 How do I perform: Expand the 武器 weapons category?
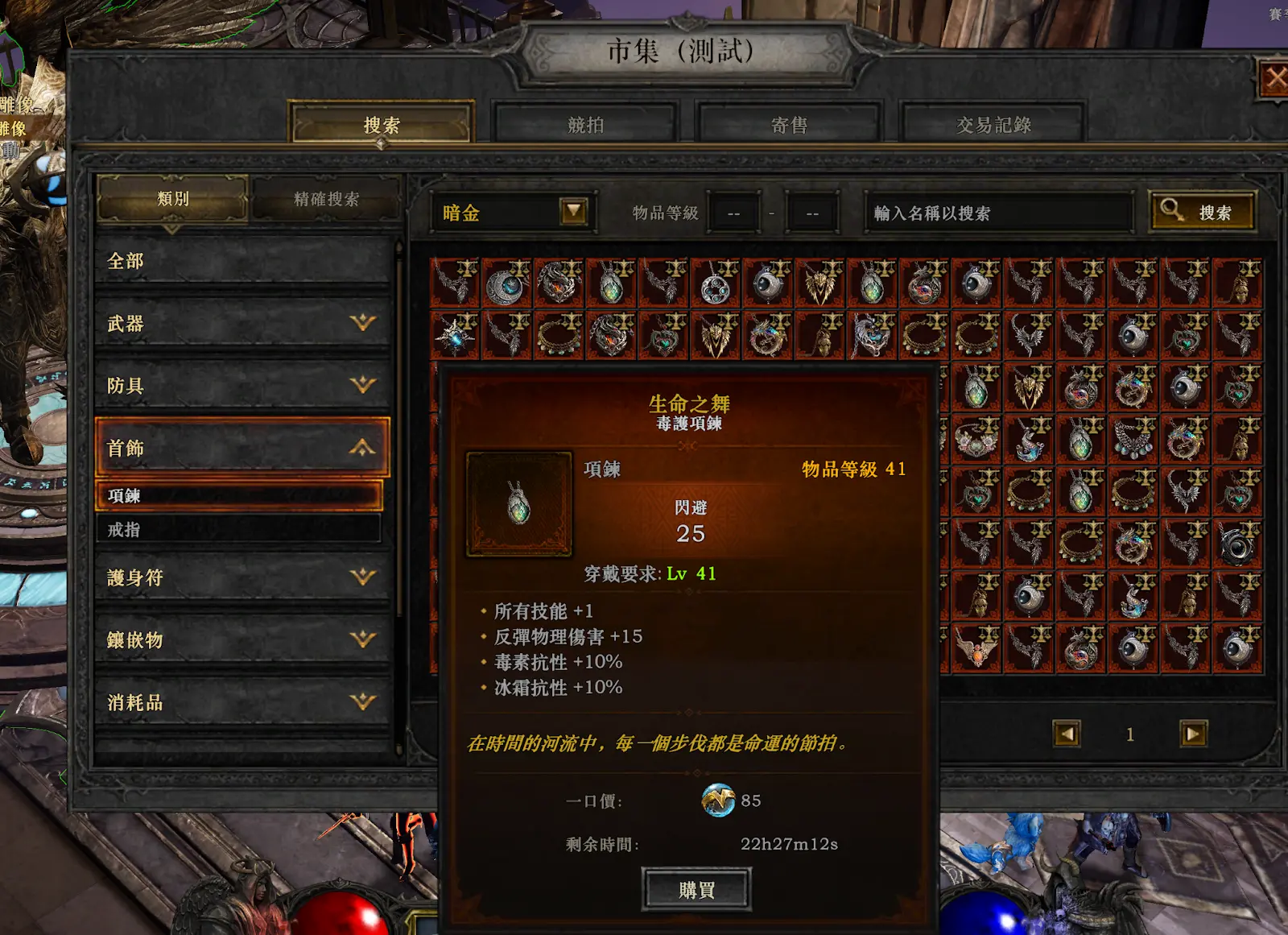pos(242,323)
